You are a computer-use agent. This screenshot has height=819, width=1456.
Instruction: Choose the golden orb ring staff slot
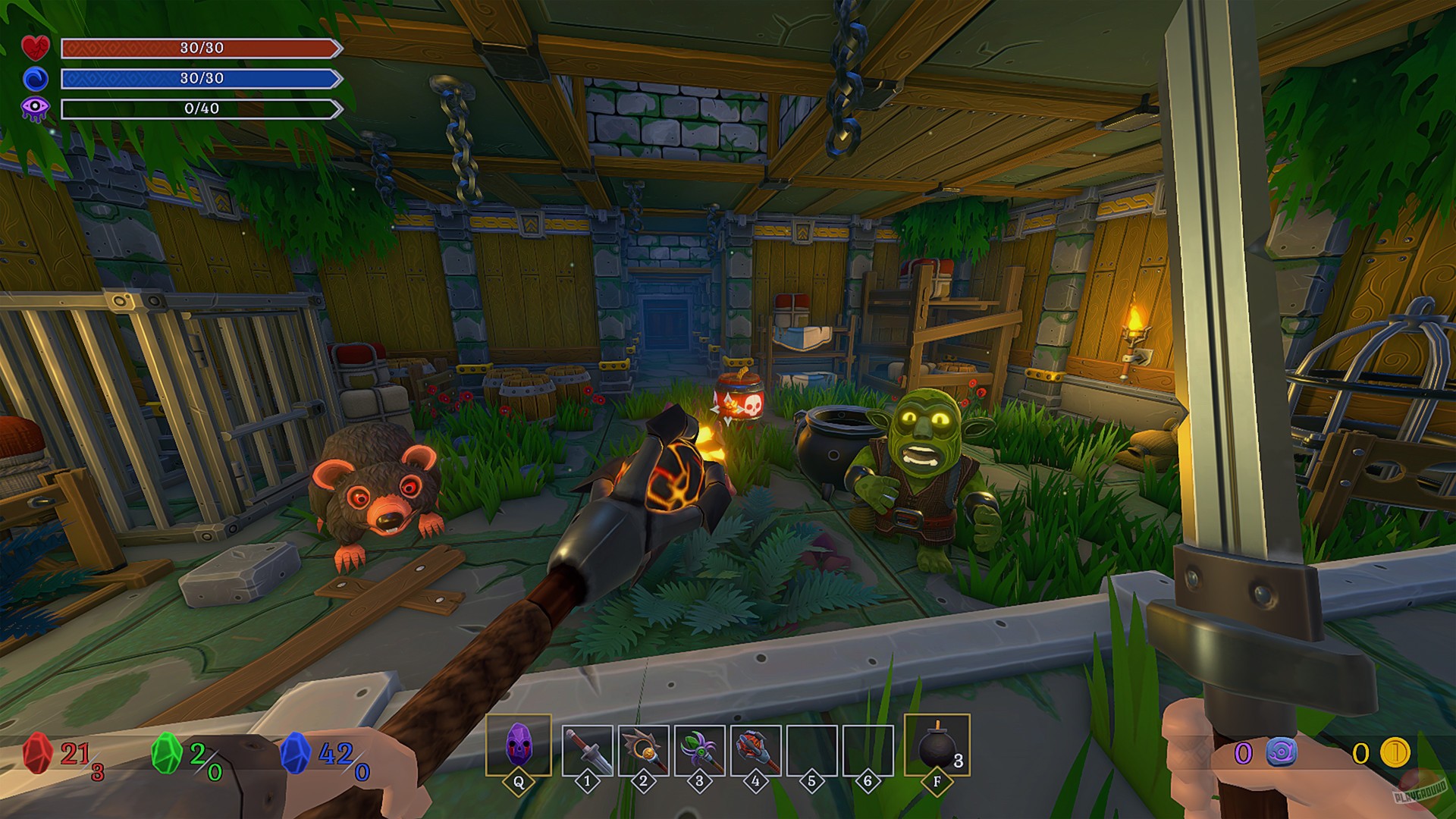(x=644, y=750)
